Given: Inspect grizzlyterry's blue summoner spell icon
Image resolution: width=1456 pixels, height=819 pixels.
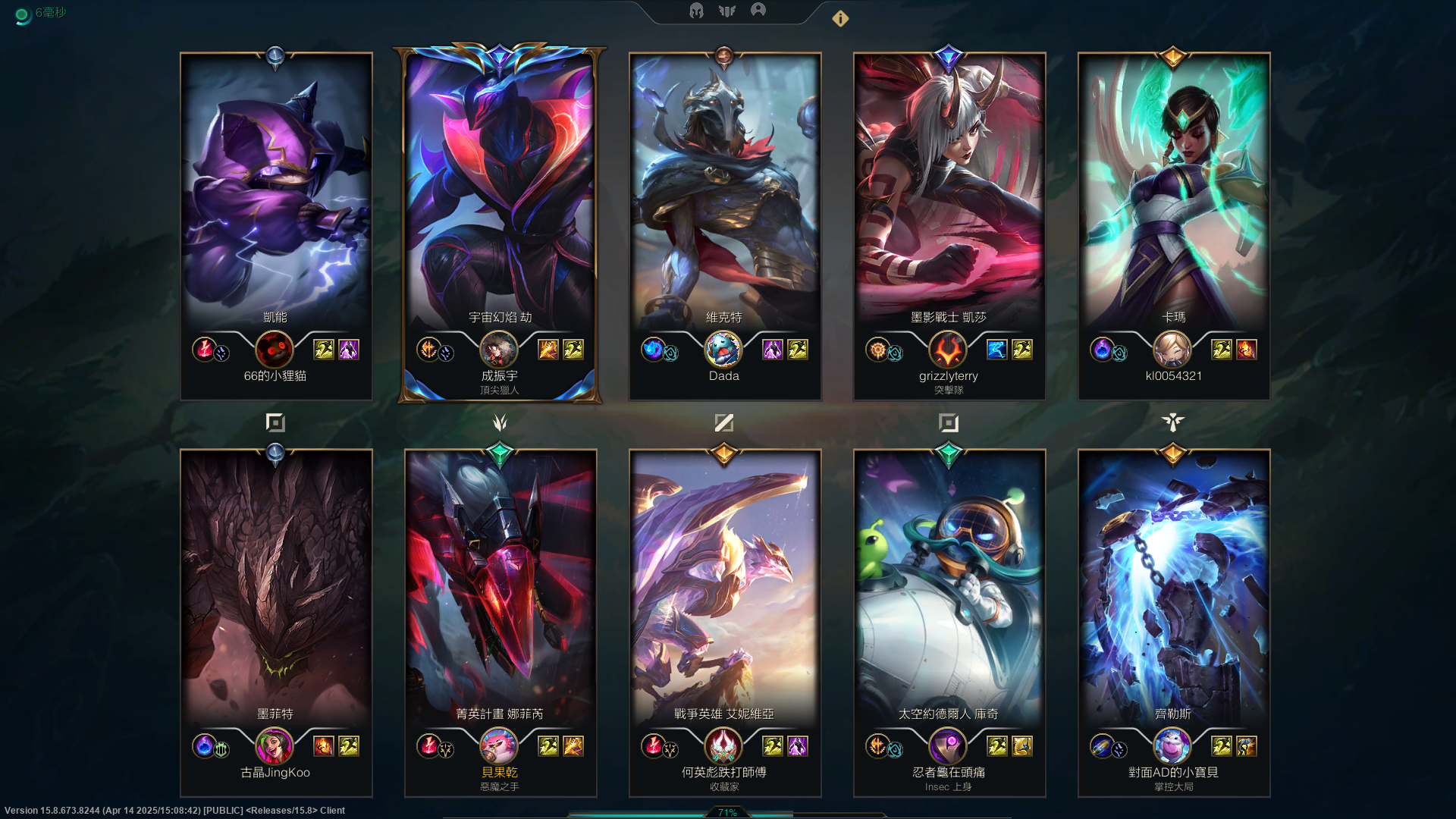Looking at the screenshot, I should click(997, 350).
